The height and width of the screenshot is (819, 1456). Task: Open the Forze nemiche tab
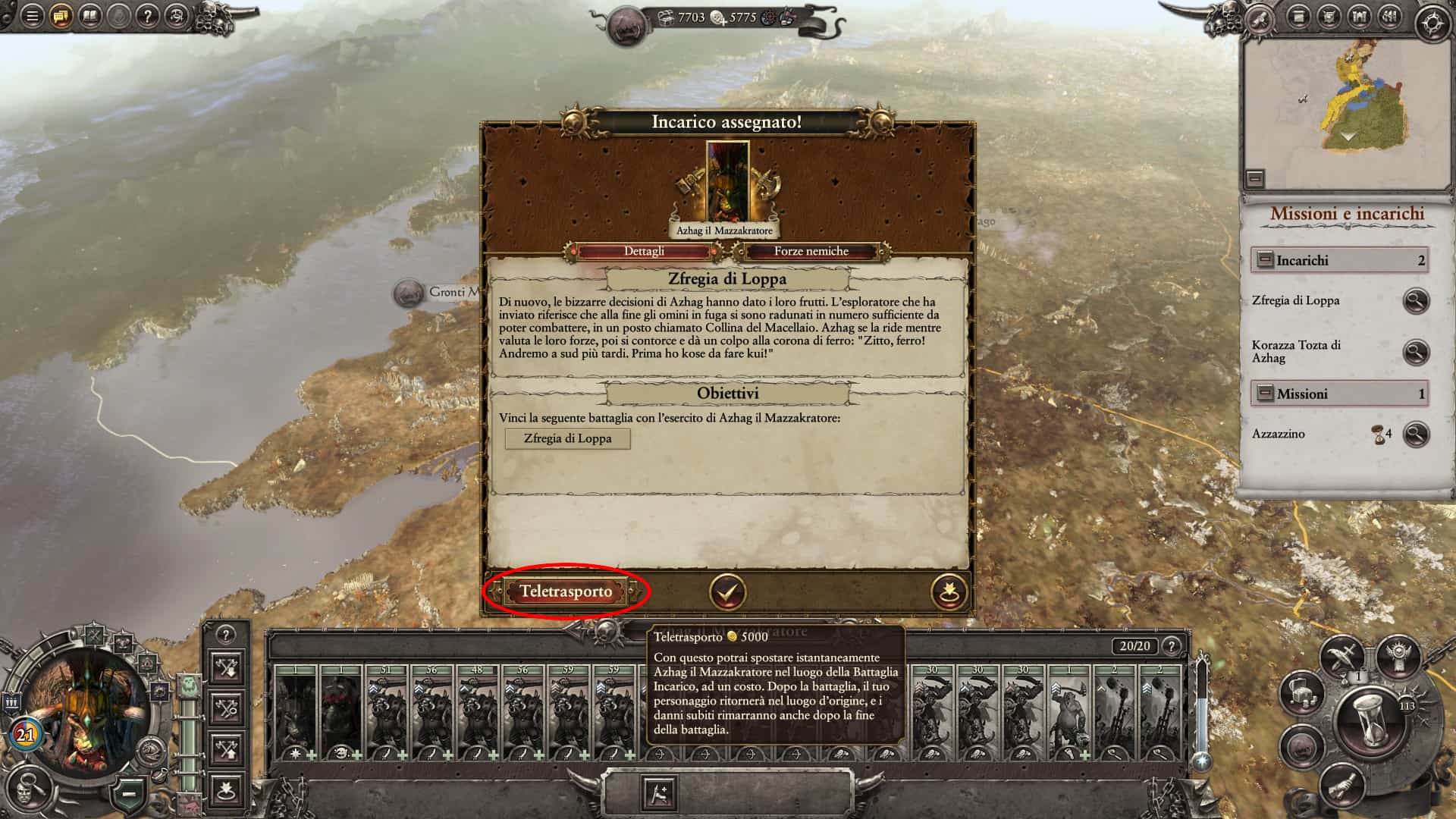coord(811,251)
